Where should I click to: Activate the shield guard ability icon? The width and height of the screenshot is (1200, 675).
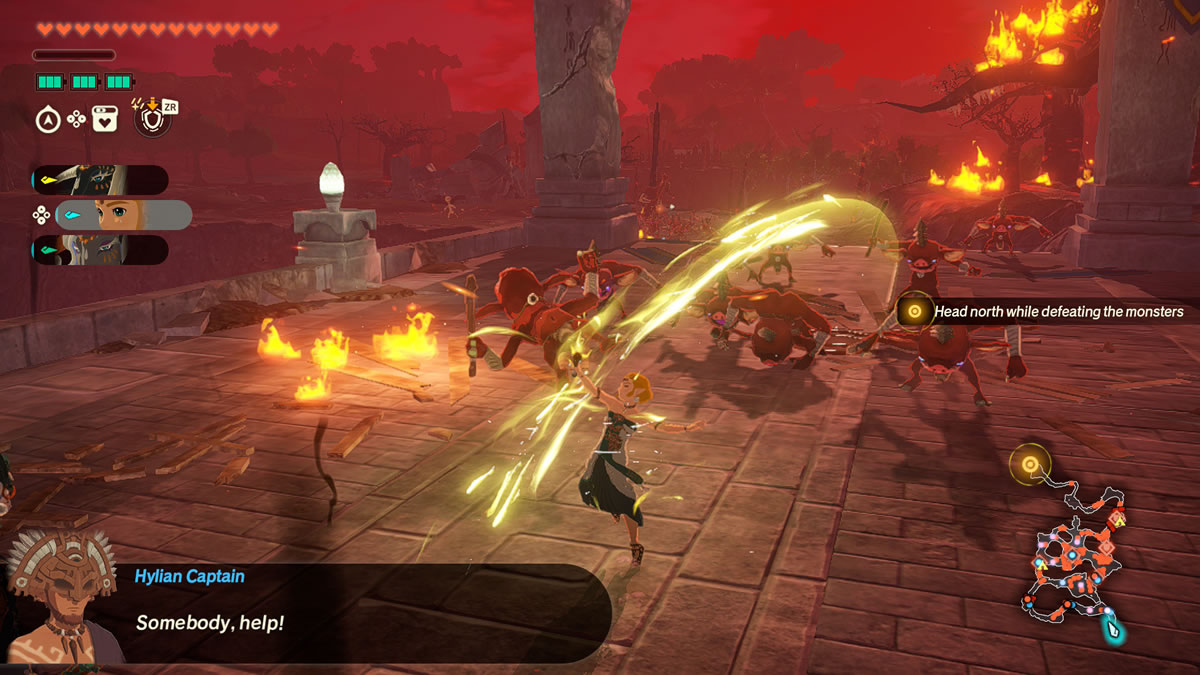tap(151, 120)
